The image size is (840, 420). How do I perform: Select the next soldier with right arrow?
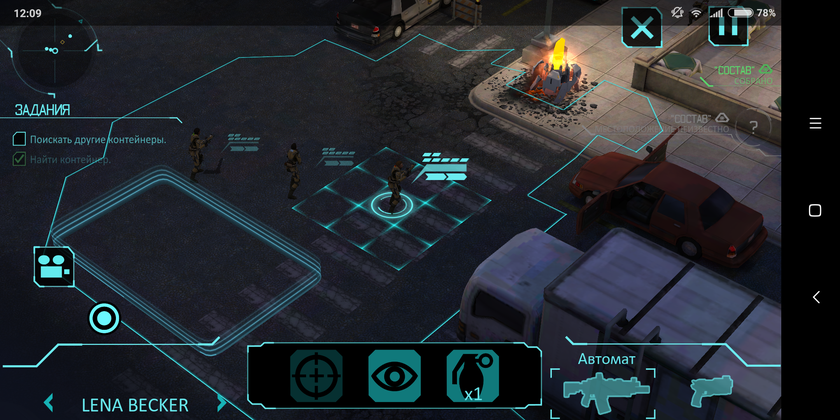[x=222, y=404]
